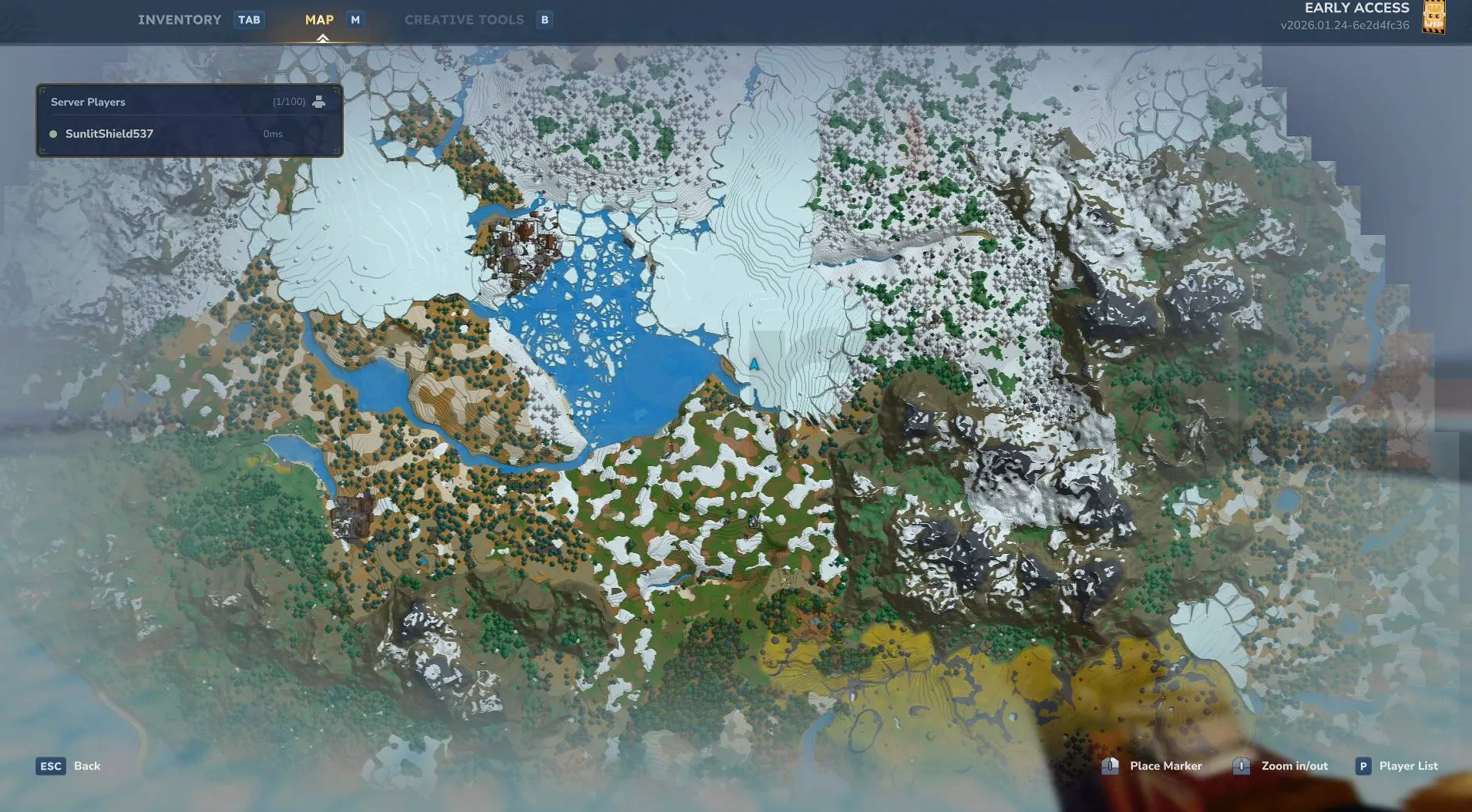Select the Map tab

(319, 20)
